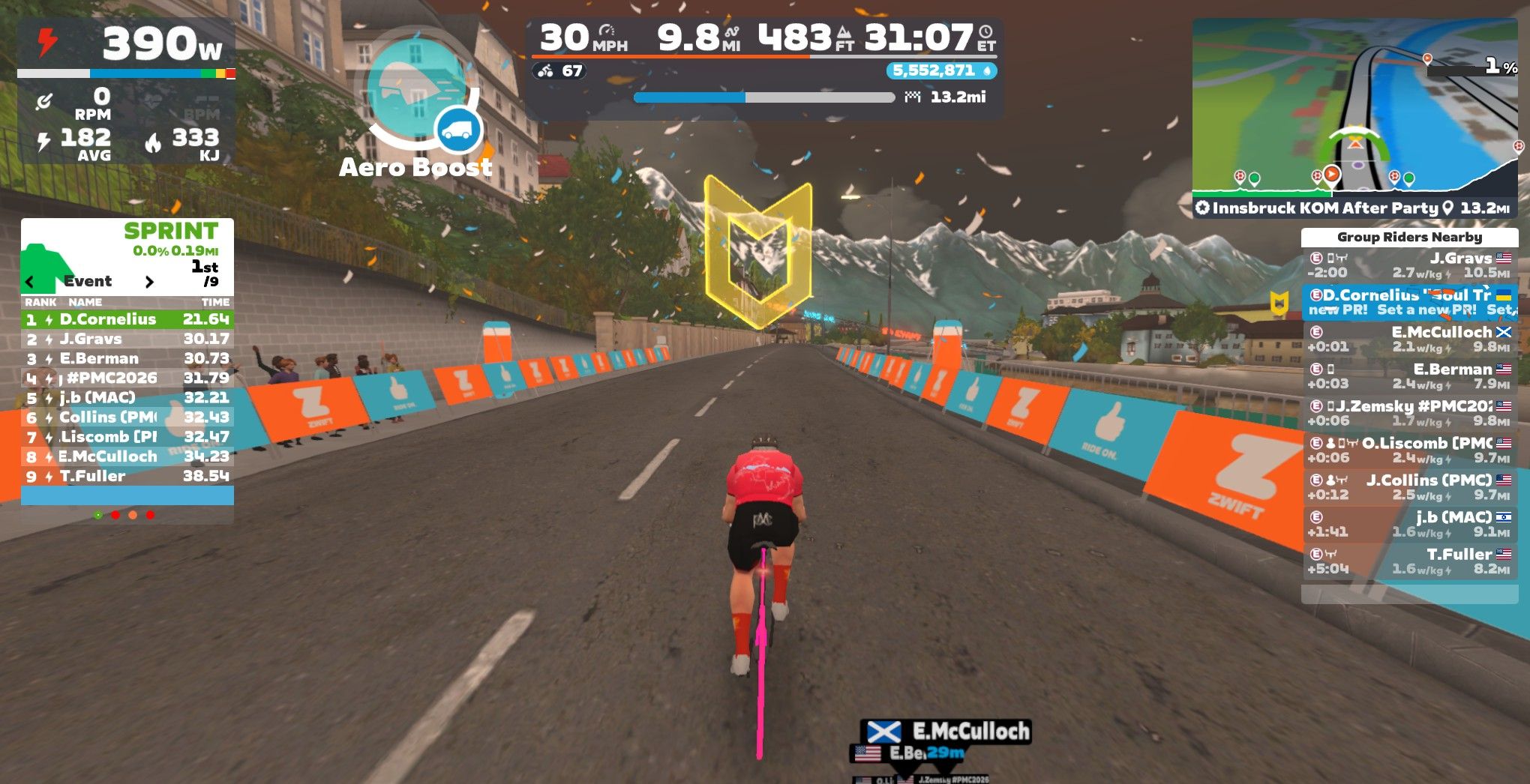Viewport: 1530px width, 784px height.
Task: Pick T.Fuller in sprint leaderboard
Action: pyautogui.click(x=127, y=476)
